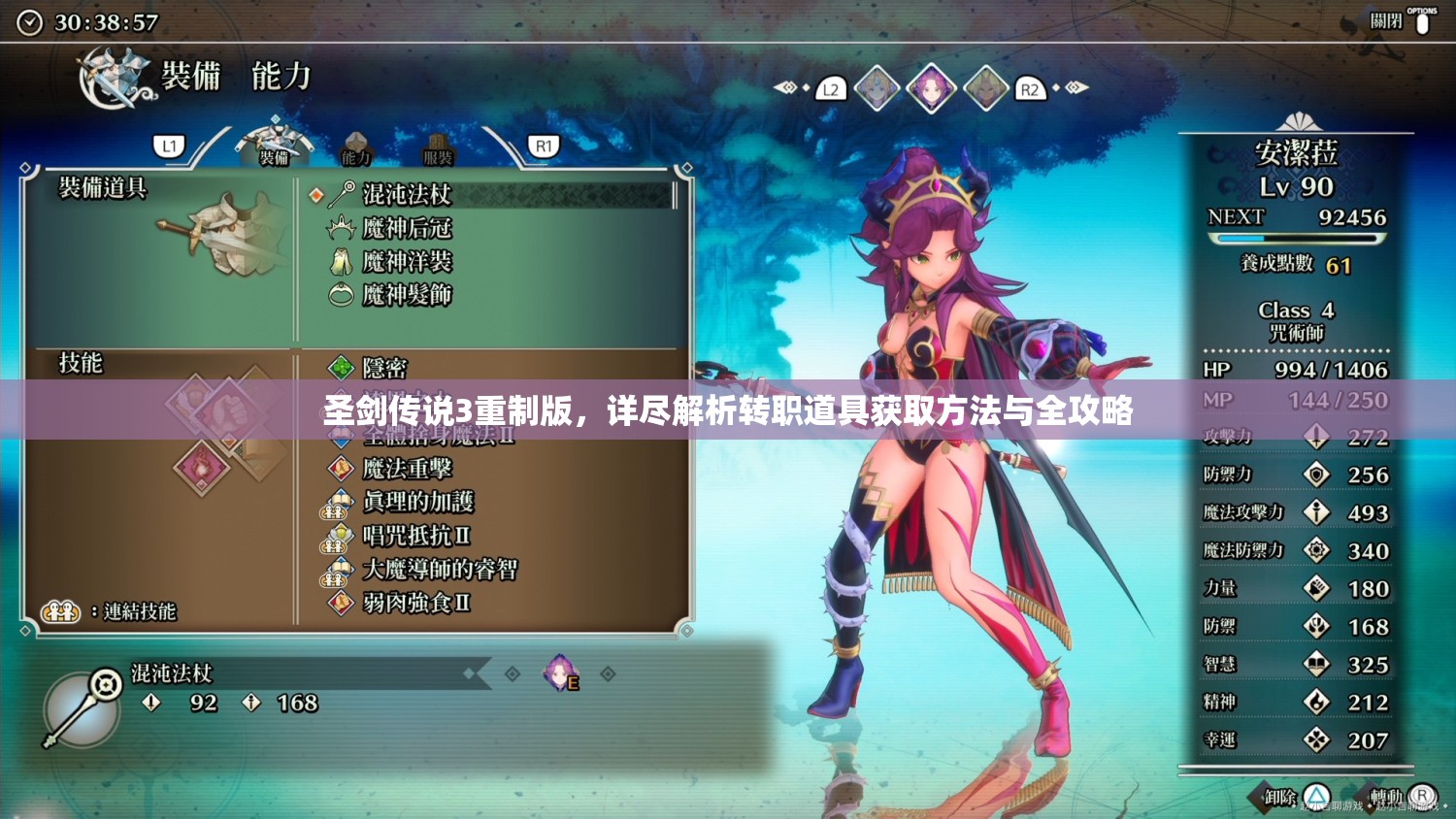Screen dimensions: 1456x819
Task: Select the 隱密 skill icon
Action: coord(340,368)
